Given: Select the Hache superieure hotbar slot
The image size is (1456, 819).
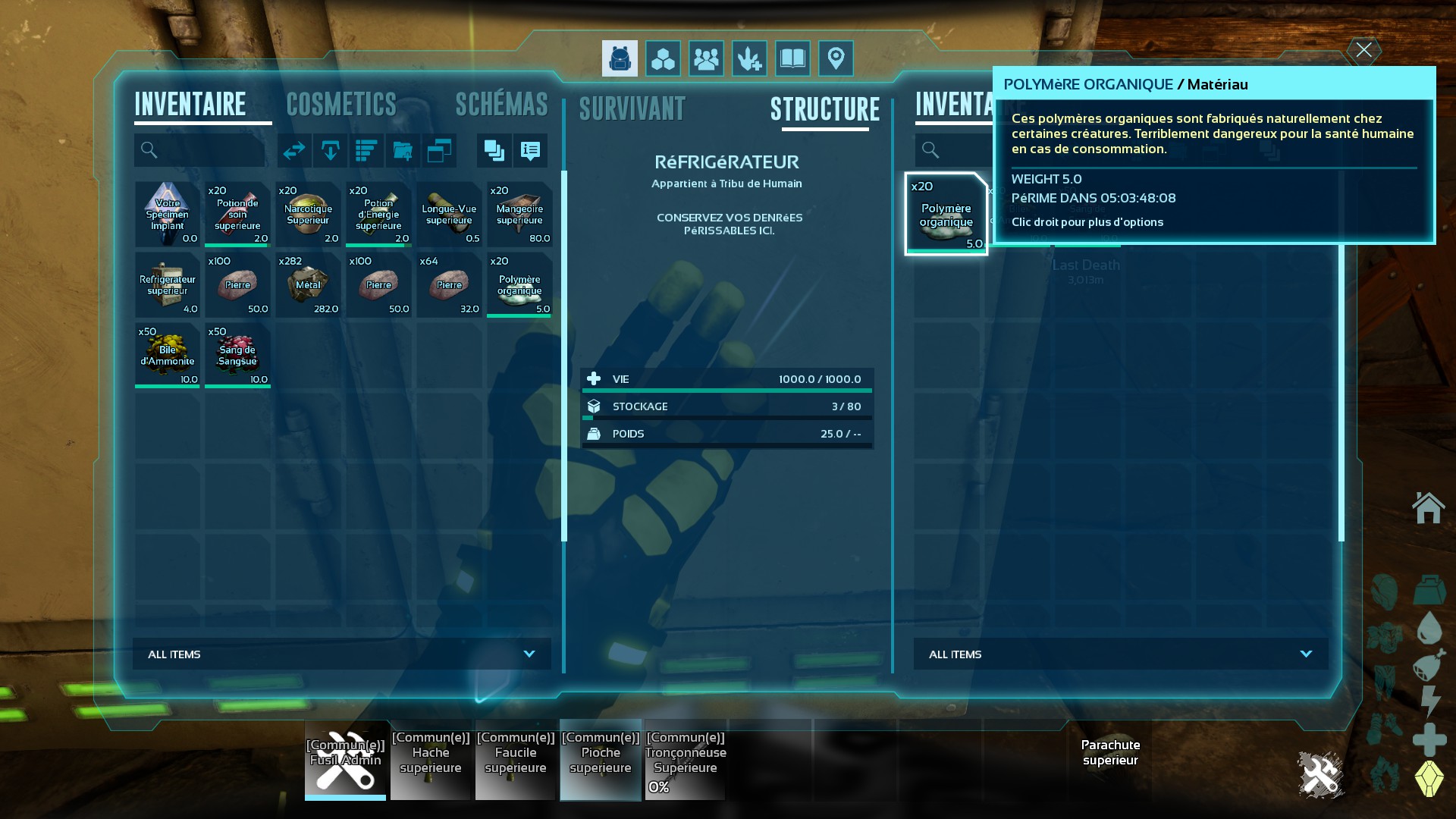Looking at the screenshot, I should (x=431, y=760).
